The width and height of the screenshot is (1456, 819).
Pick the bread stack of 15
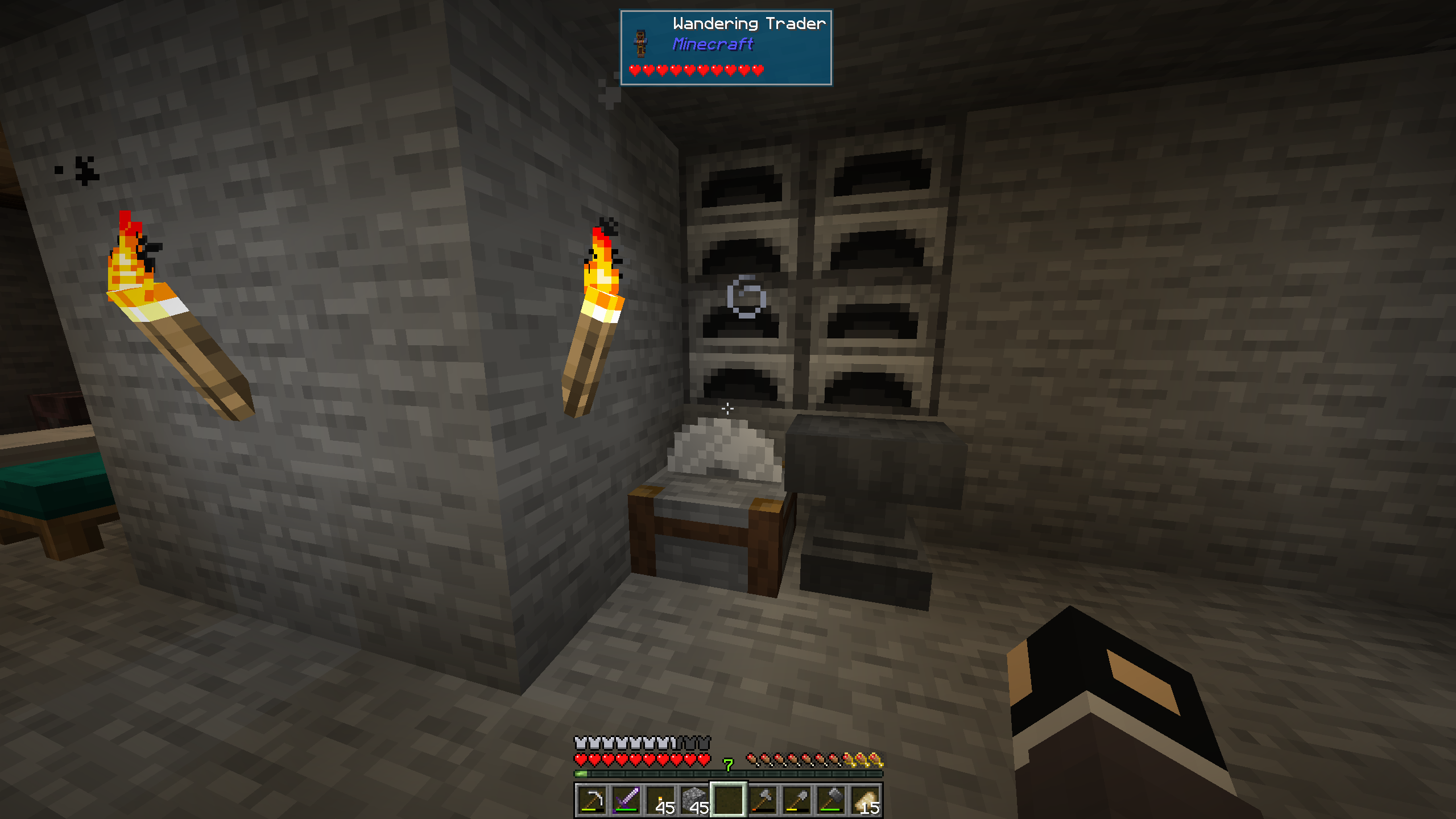pyautogui.click(x=865, y=800)
